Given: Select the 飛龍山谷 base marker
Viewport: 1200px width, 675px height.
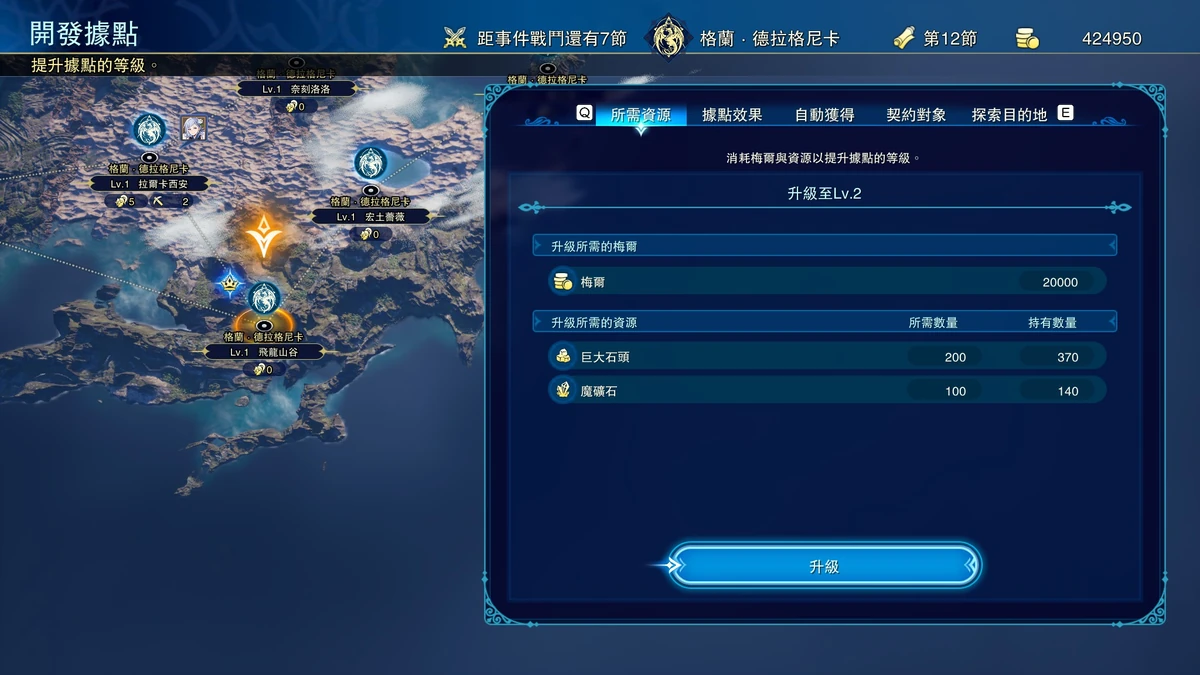Looking at the screenshot, I should pyautogui.click(x=264, y=298).
